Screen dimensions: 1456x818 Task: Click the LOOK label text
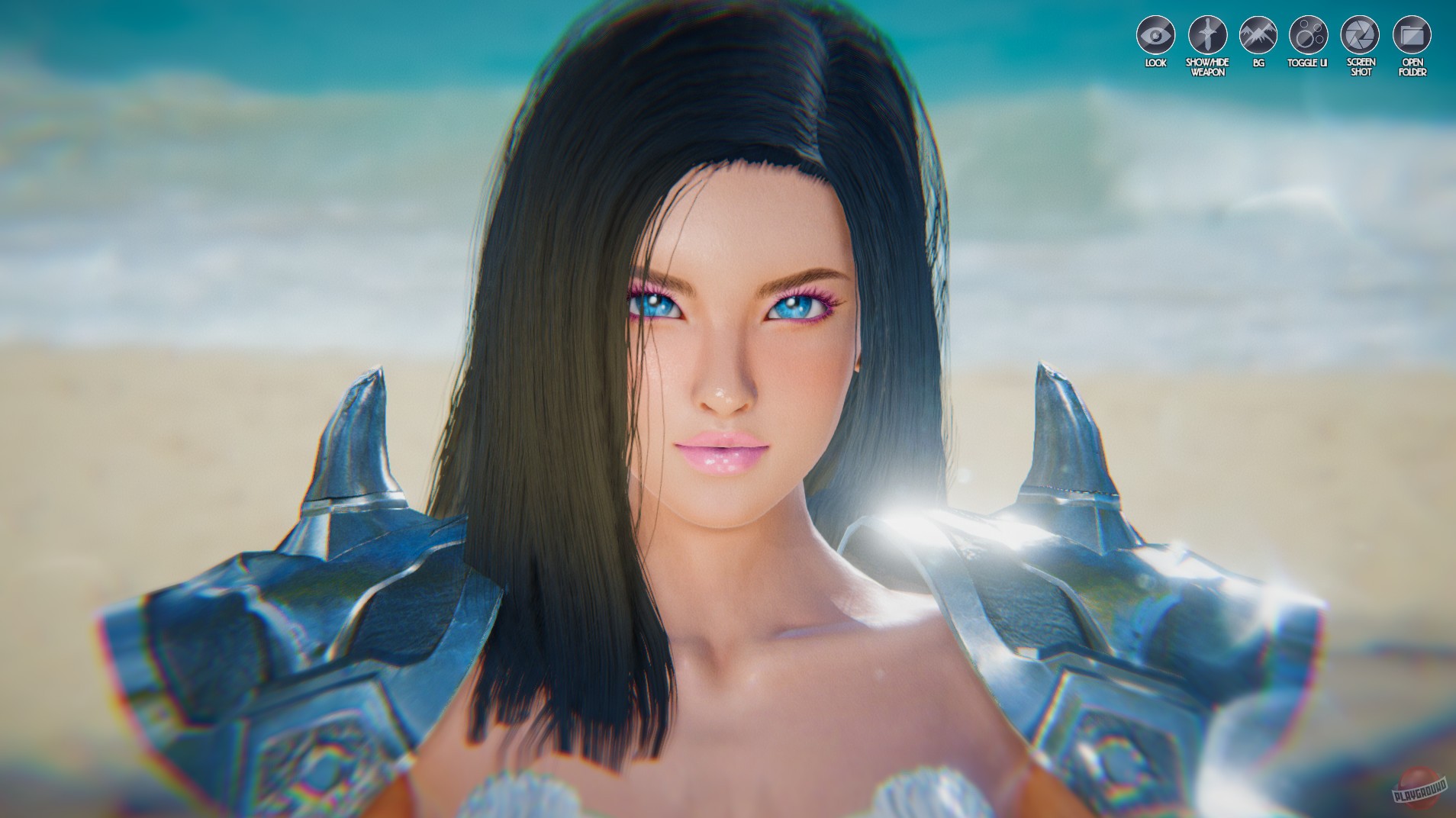coord(1156,63)
